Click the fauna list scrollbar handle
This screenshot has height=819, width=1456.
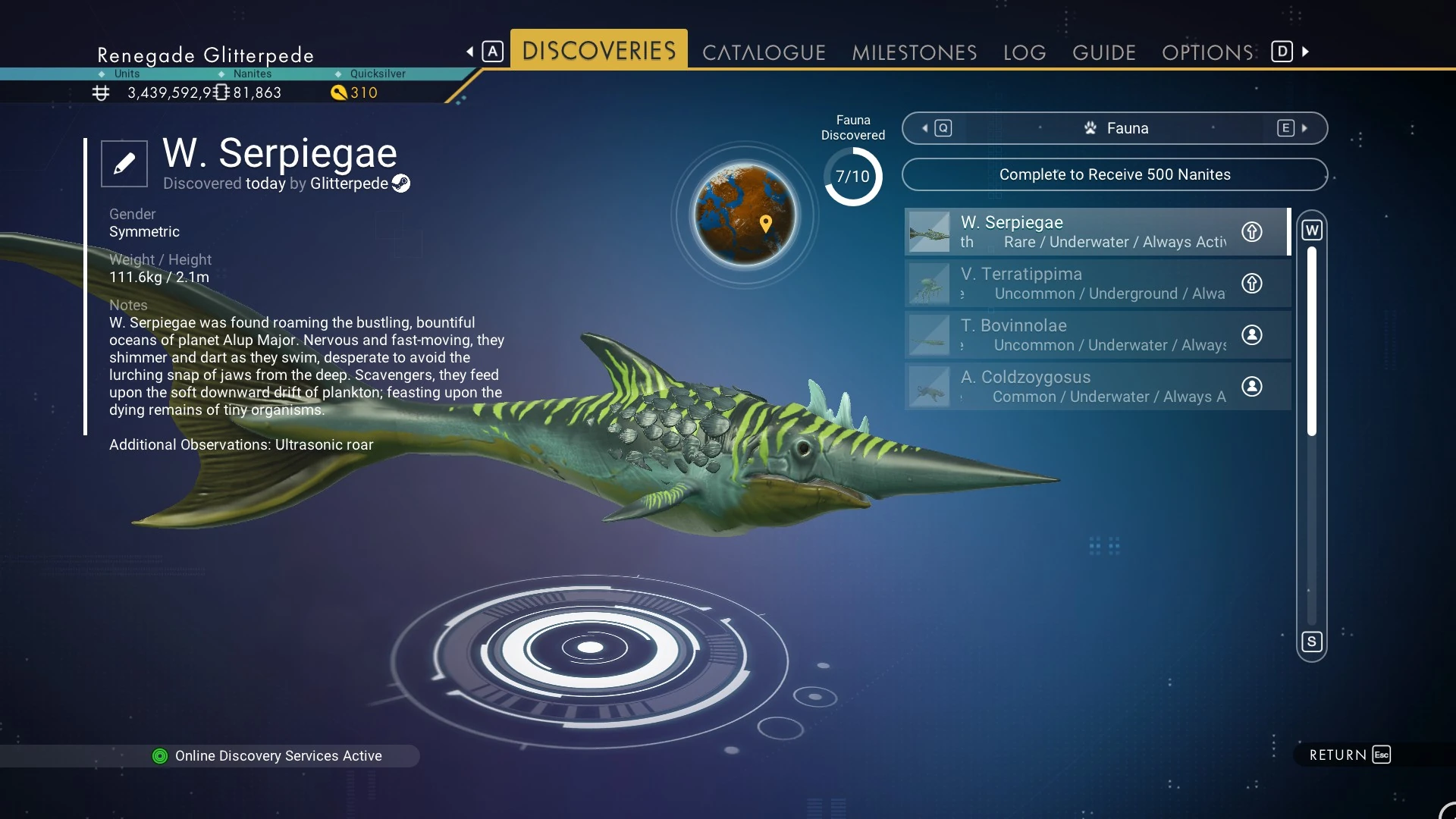[1312, 341]
